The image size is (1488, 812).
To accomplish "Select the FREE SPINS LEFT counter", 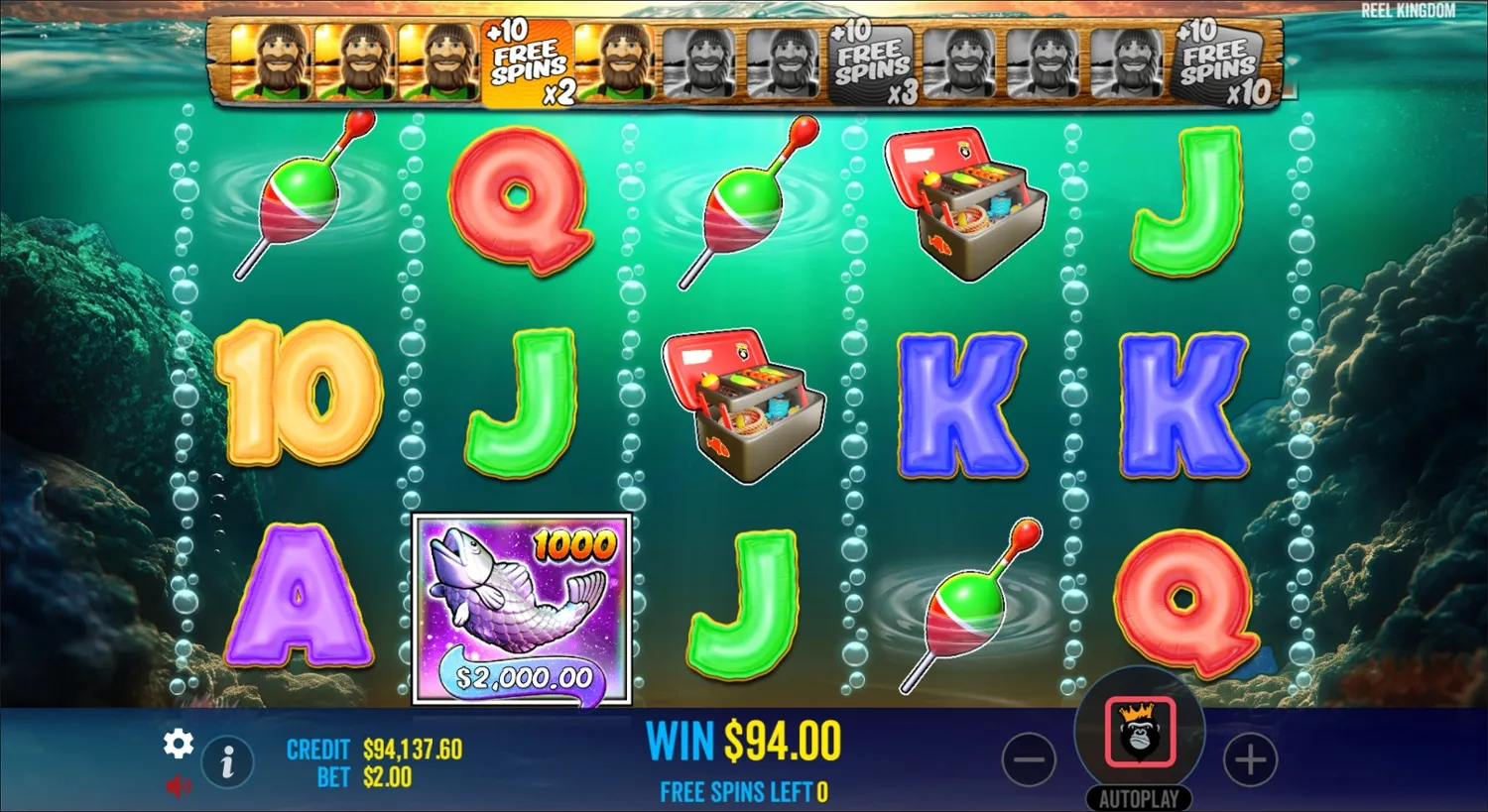I will pyautogui.click(x=742, y=791).
